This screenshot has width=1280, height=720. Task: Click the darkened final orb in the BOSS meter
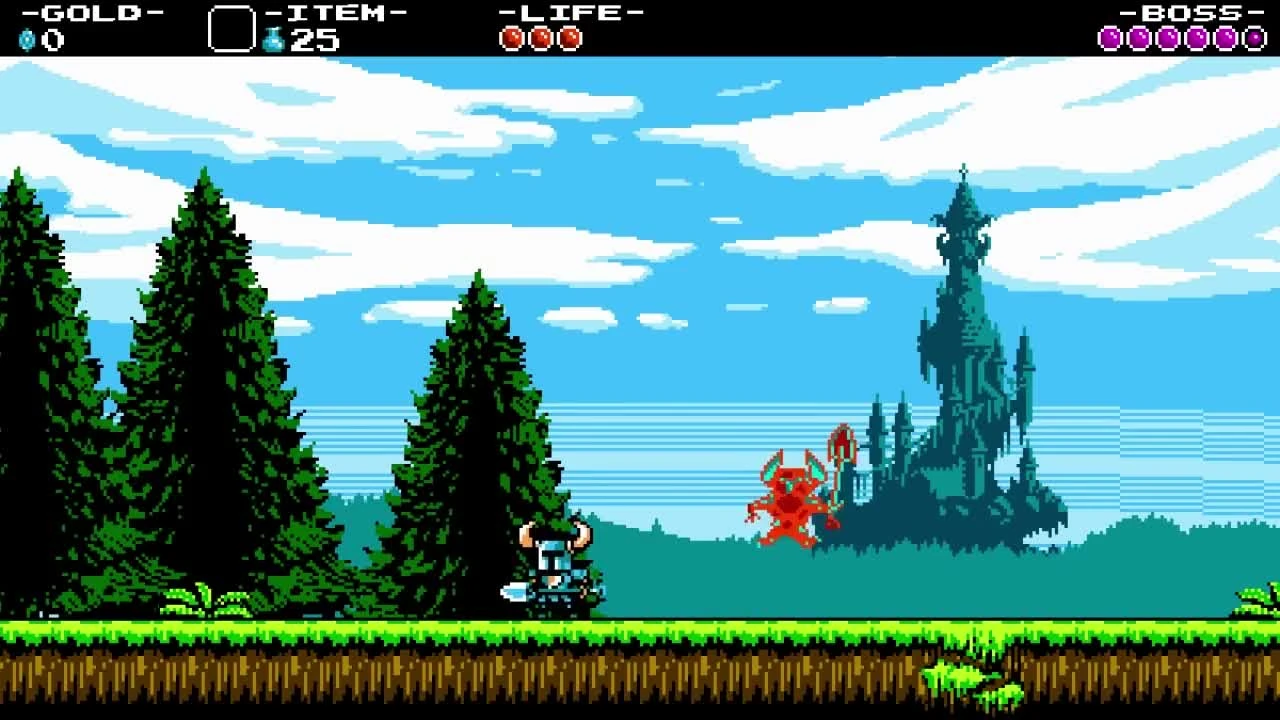point(1254,37)
